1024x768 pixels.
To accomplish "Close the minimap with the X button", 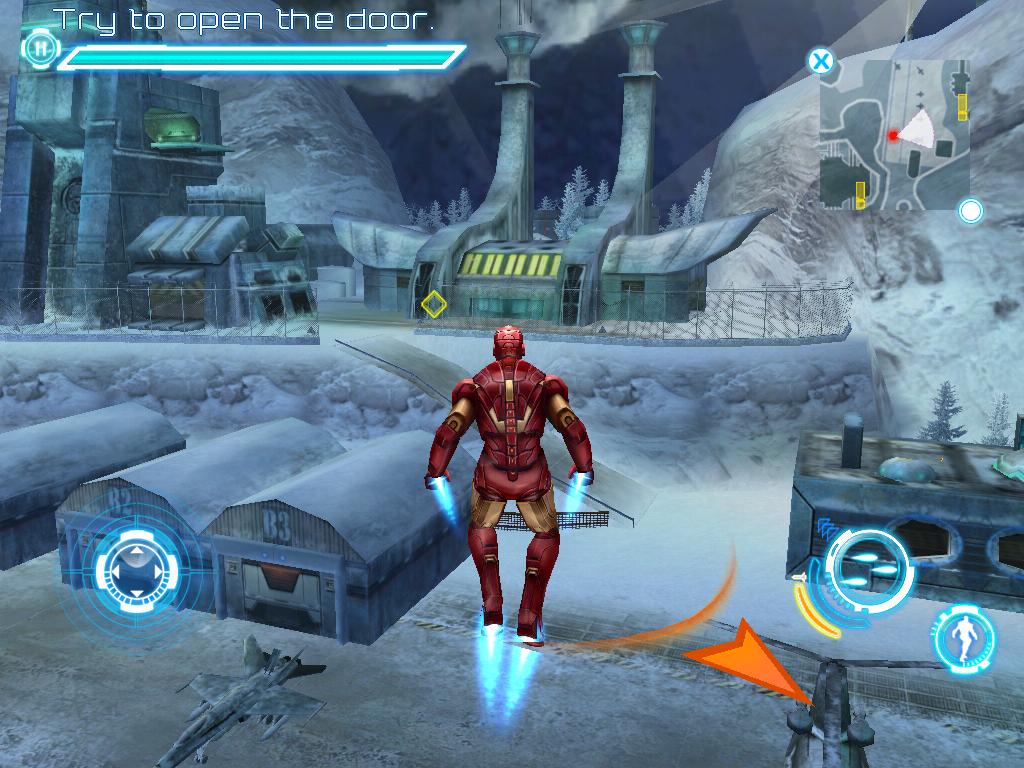I will point(821,62).
